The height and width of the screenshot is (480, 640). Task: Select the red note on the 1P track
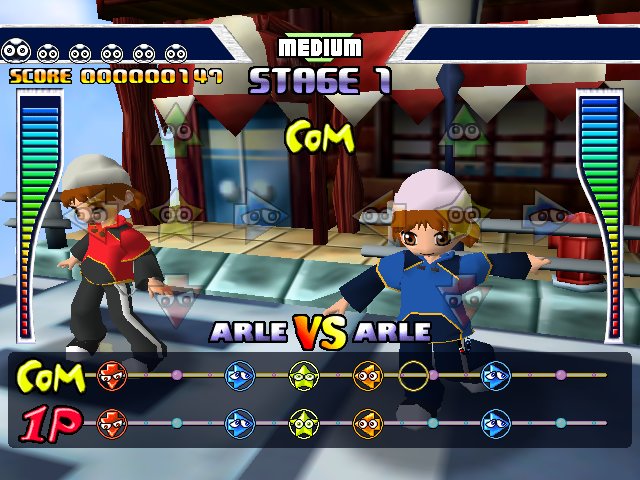click(x=111, y=422)
